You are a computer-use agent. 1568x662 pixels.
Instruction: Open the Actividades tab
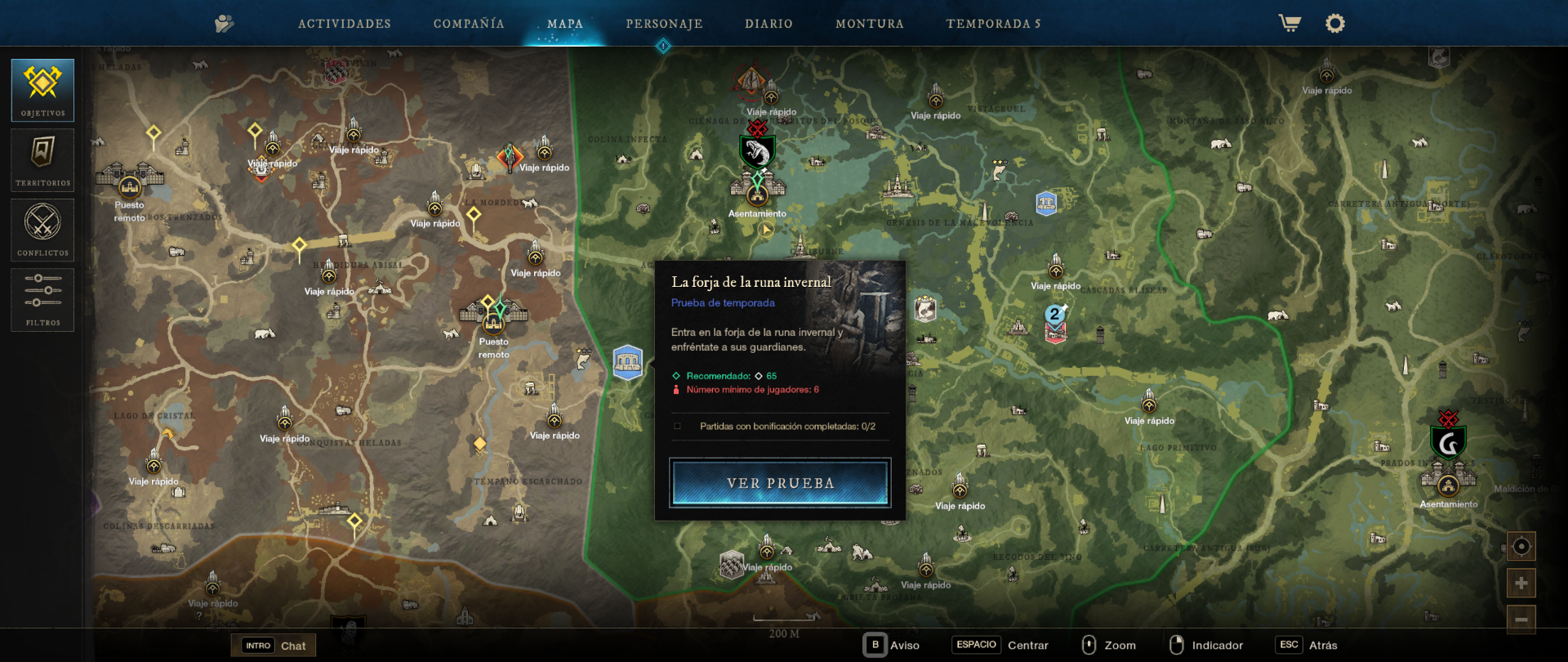point(344,24)
